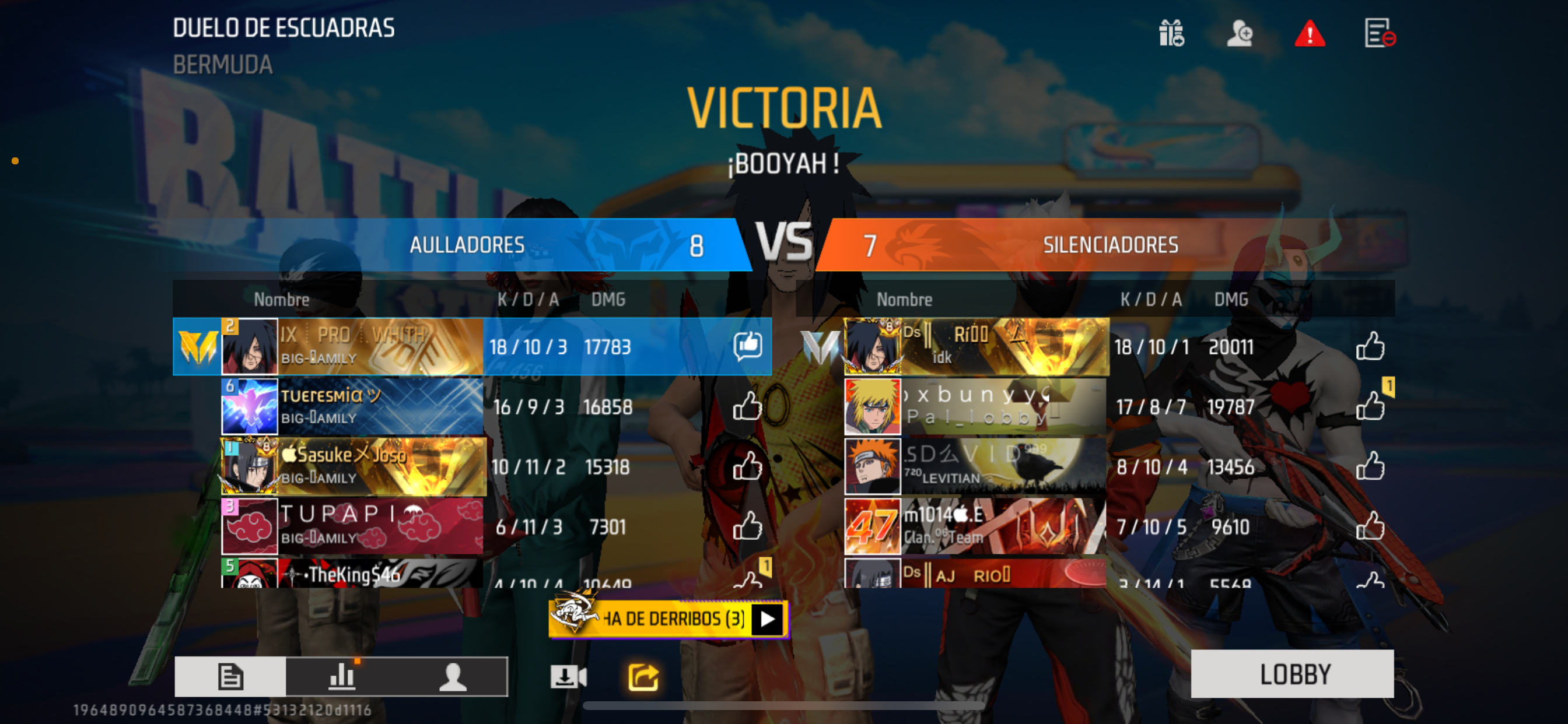Click the add friend icon
The image size is (1568, 724).
click(x=1240, y=33)
